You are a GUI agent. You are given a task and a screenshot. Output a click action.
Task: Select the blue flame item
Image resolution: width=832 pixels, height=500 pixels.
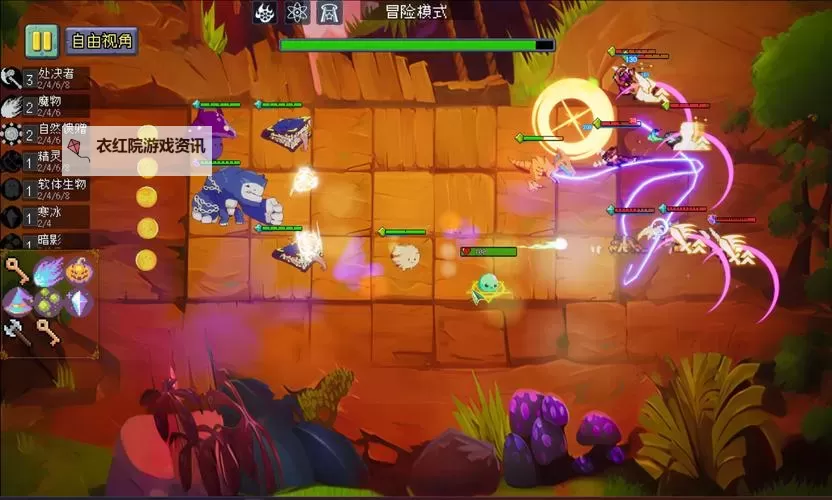47,271
